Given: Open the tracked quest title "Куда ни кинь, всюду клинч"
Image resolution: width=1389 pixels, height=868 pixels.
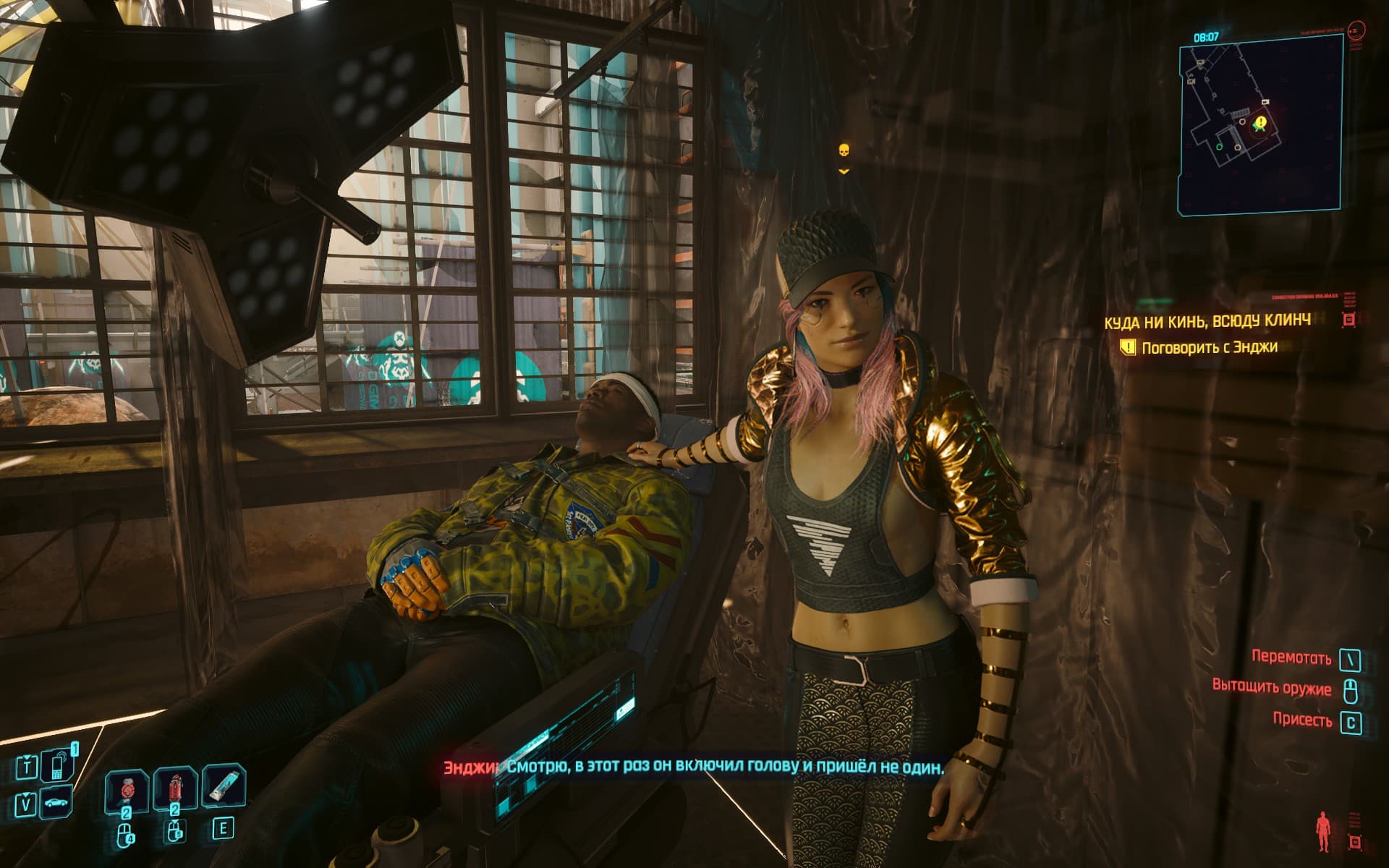Looking at the screenshot, I should pos(1207,320).
